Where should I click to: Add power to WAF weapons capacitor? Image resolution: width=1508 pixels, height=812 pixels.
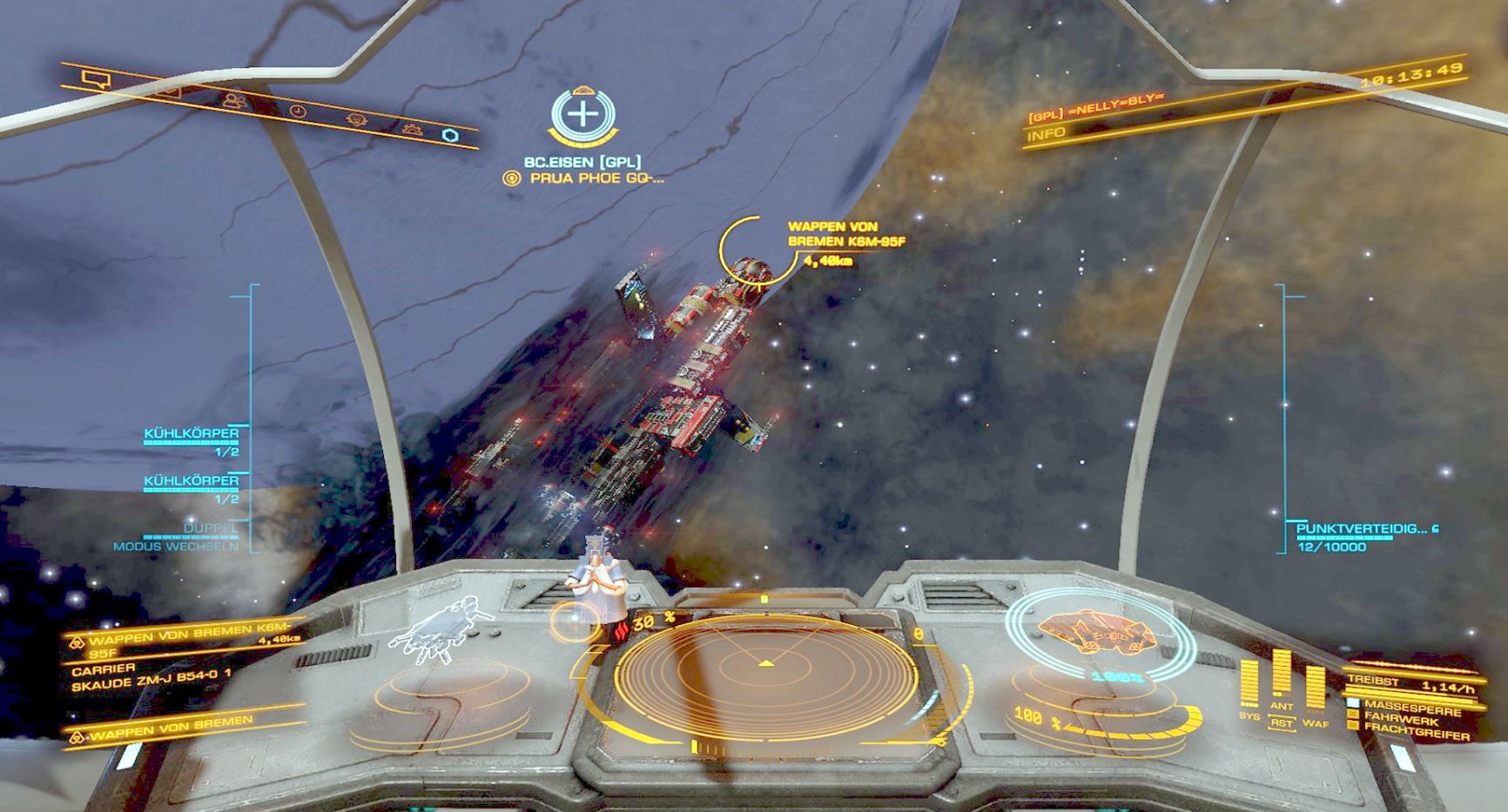click(x=1315, y=689)
